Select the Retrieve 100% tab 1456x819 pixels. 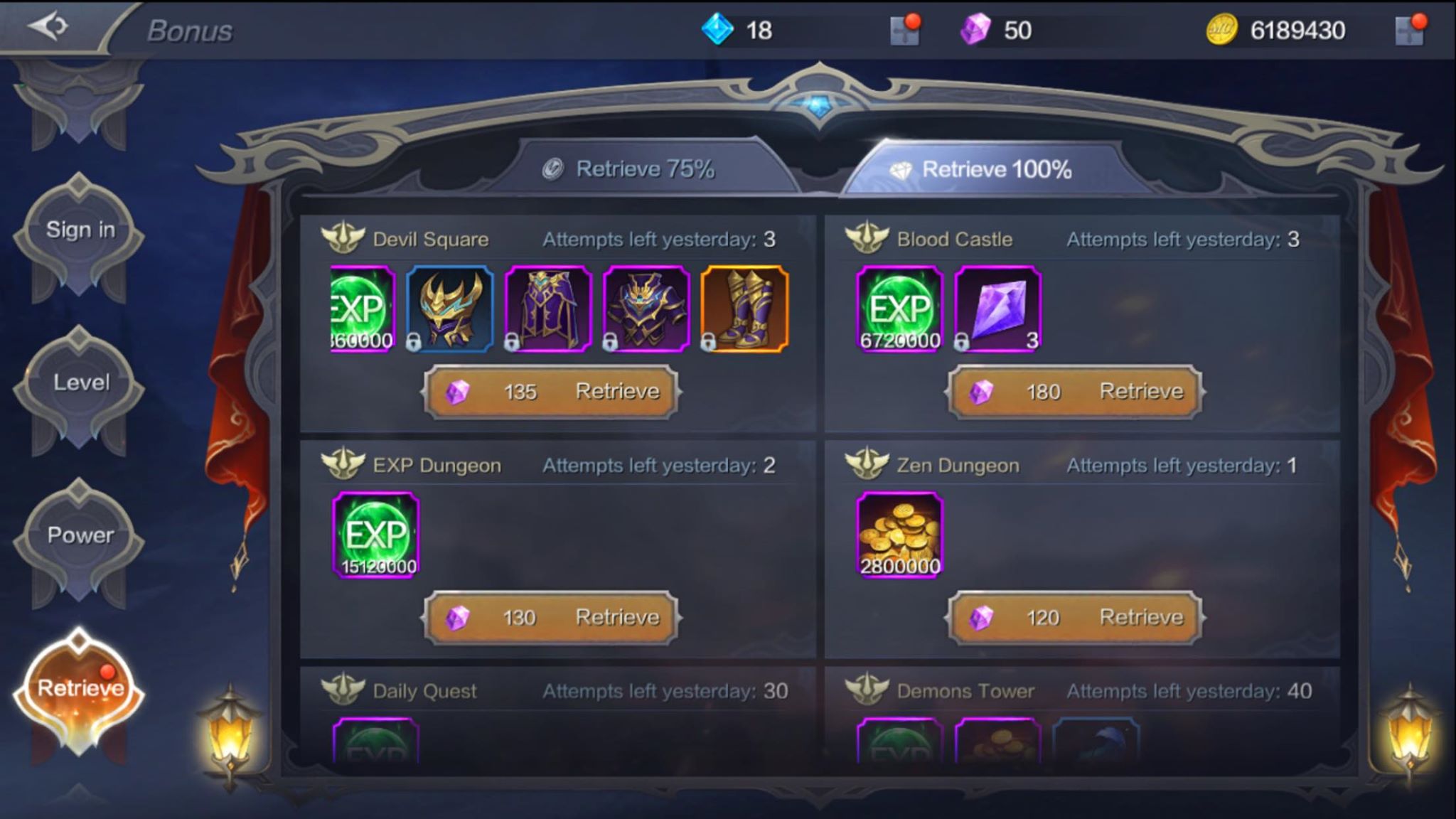coord(983,169)
